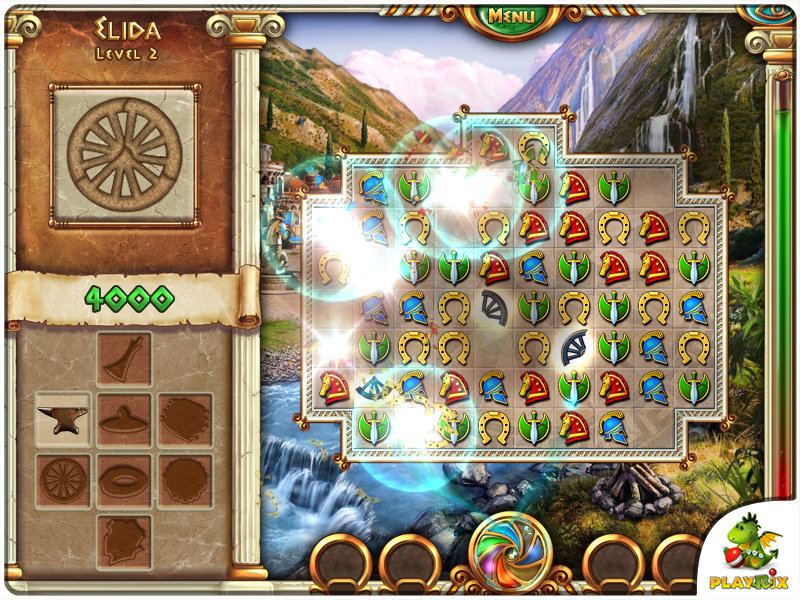This screenshot has height=600, width=800.
Task: Pick the lid-shaped artifact slot
Action: (x=124, y=419)
